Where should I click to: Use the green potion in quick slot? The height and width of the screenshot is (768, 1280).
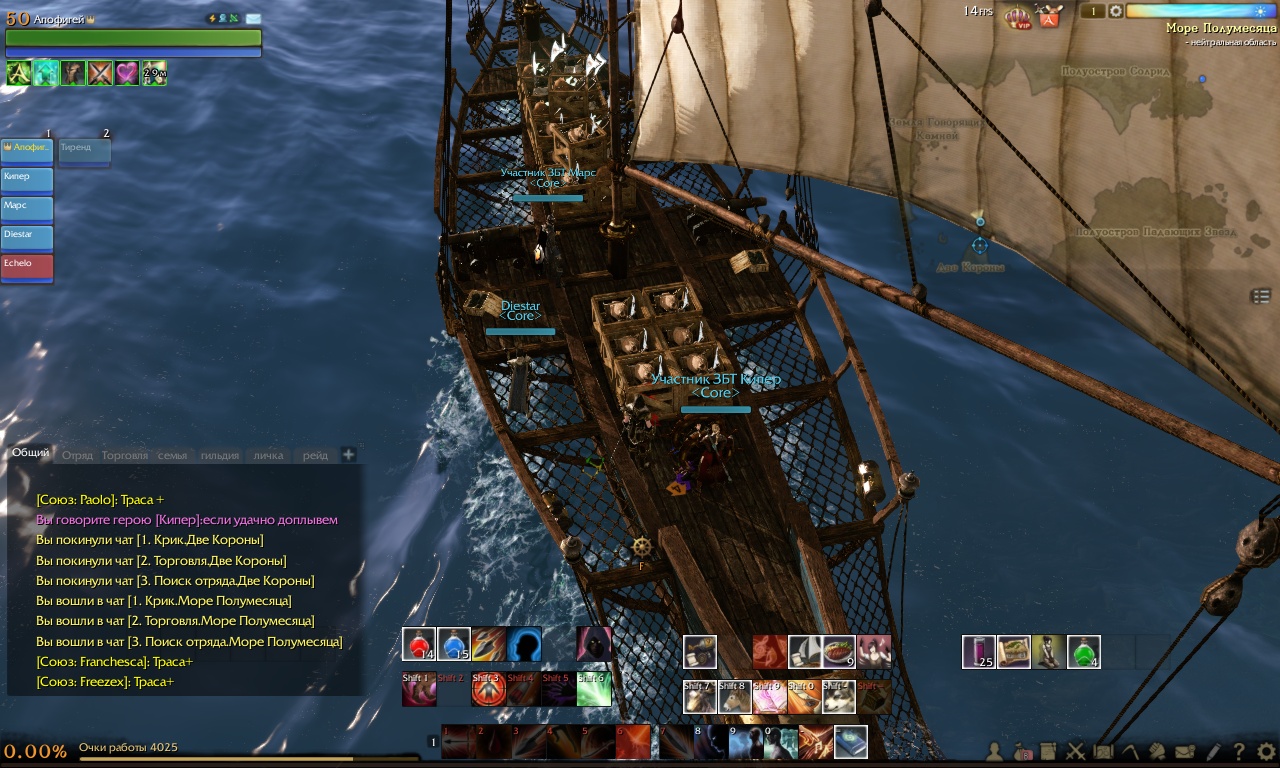coord(1083,652)
